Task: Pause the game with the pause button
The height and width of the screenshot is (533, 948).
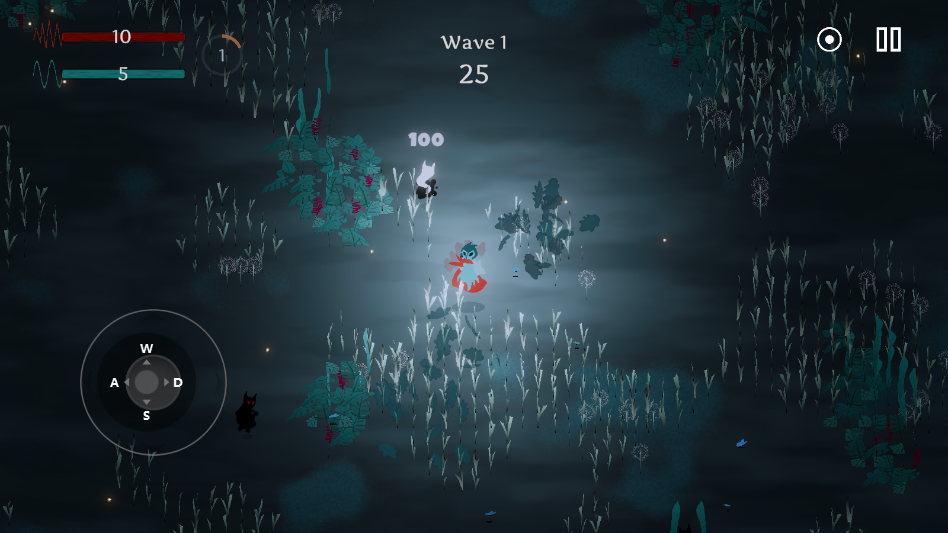Action: click(x=888, y=40)
